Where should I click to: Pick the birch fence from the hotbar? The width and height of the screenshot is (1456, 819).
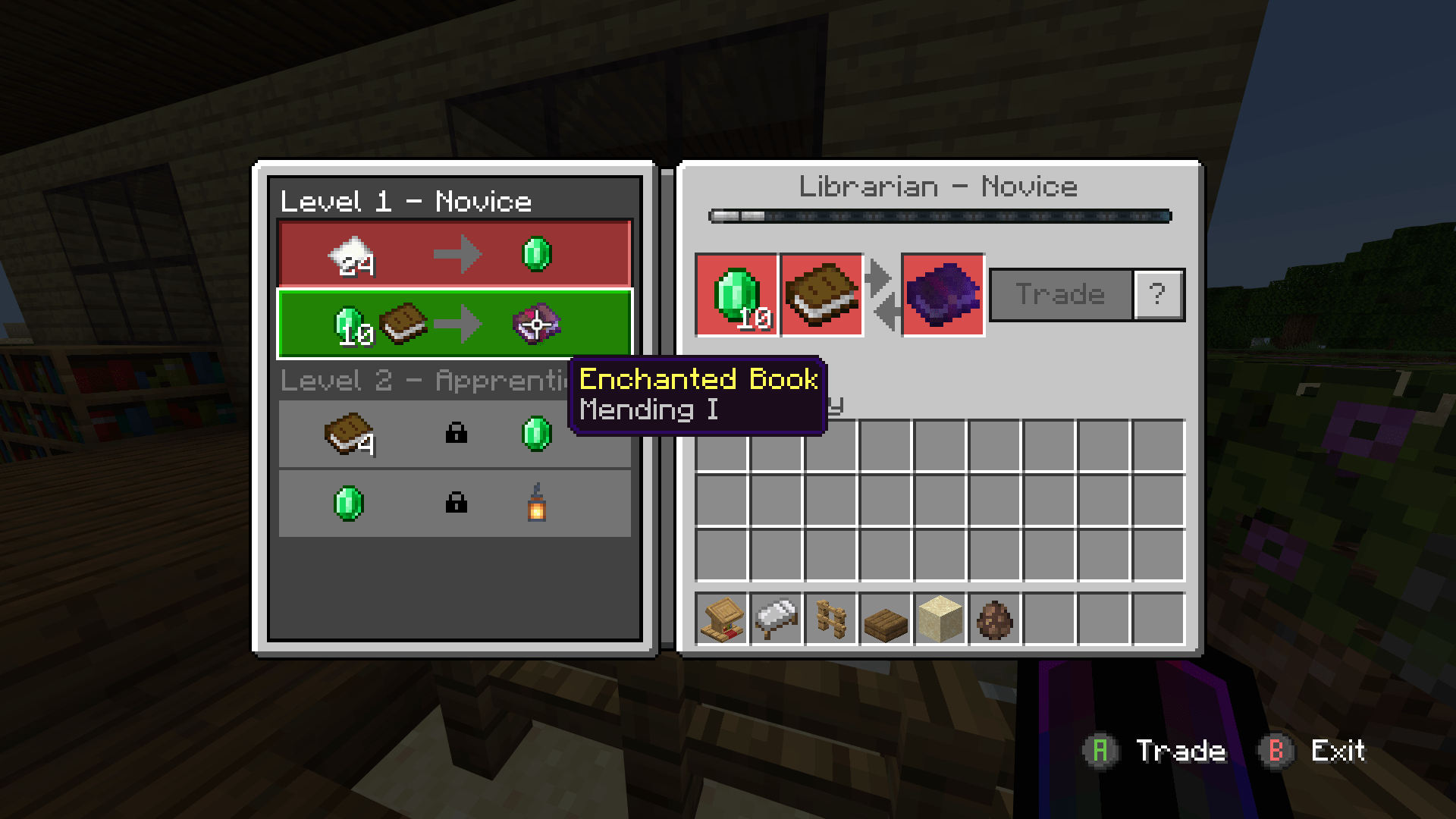830,620
